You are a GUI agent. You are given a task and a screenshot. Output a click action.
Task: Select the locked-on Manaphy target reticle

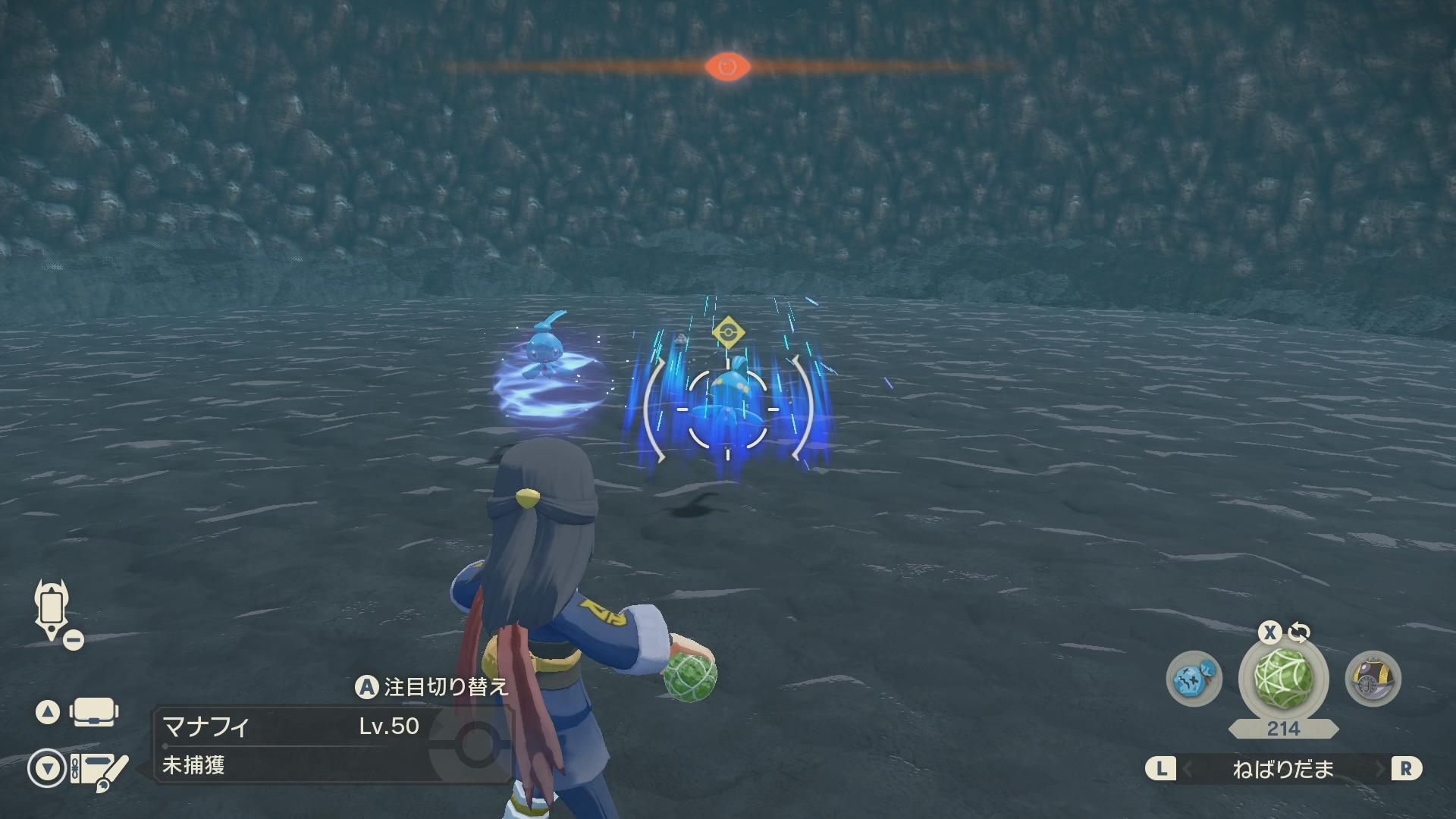[x=727, y=409]
